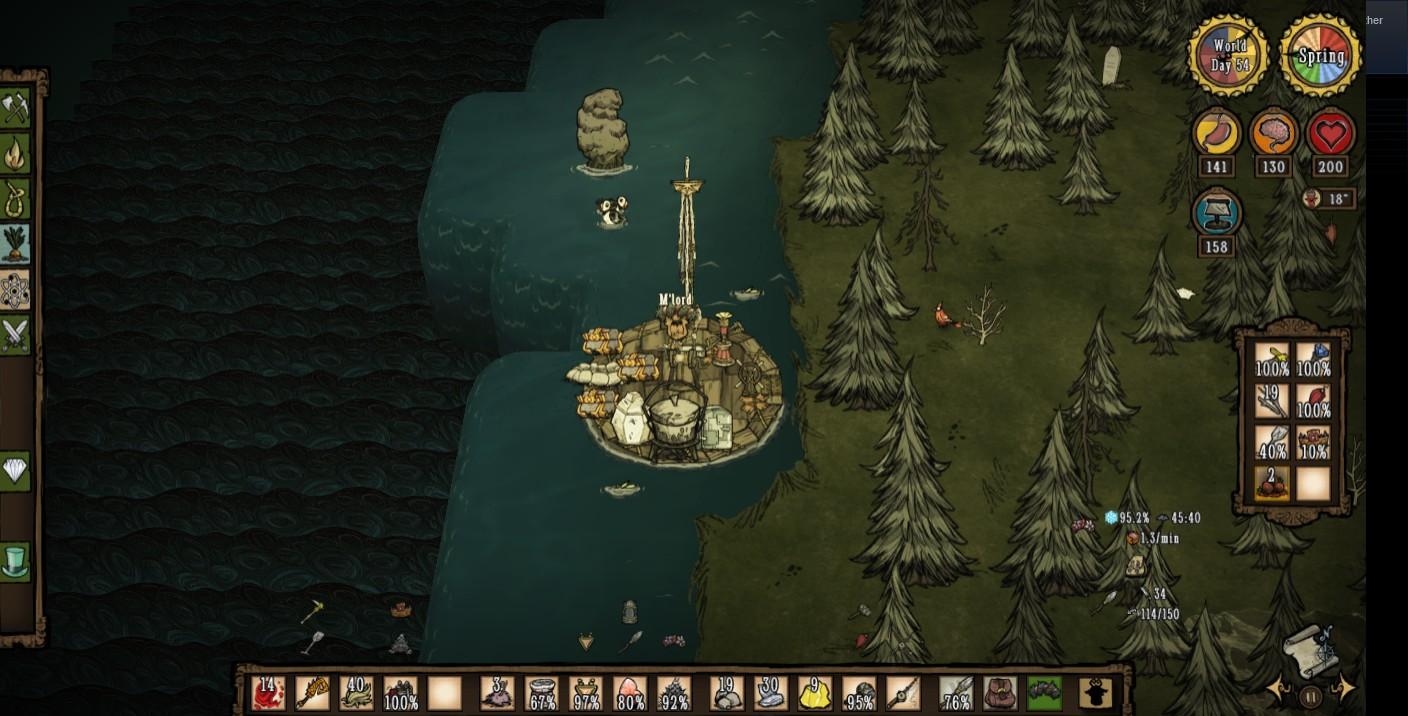The image size is (1408, 716).
Task: Click the highlighted backpack slot holding 2 items
Action: pos(1272,483)
